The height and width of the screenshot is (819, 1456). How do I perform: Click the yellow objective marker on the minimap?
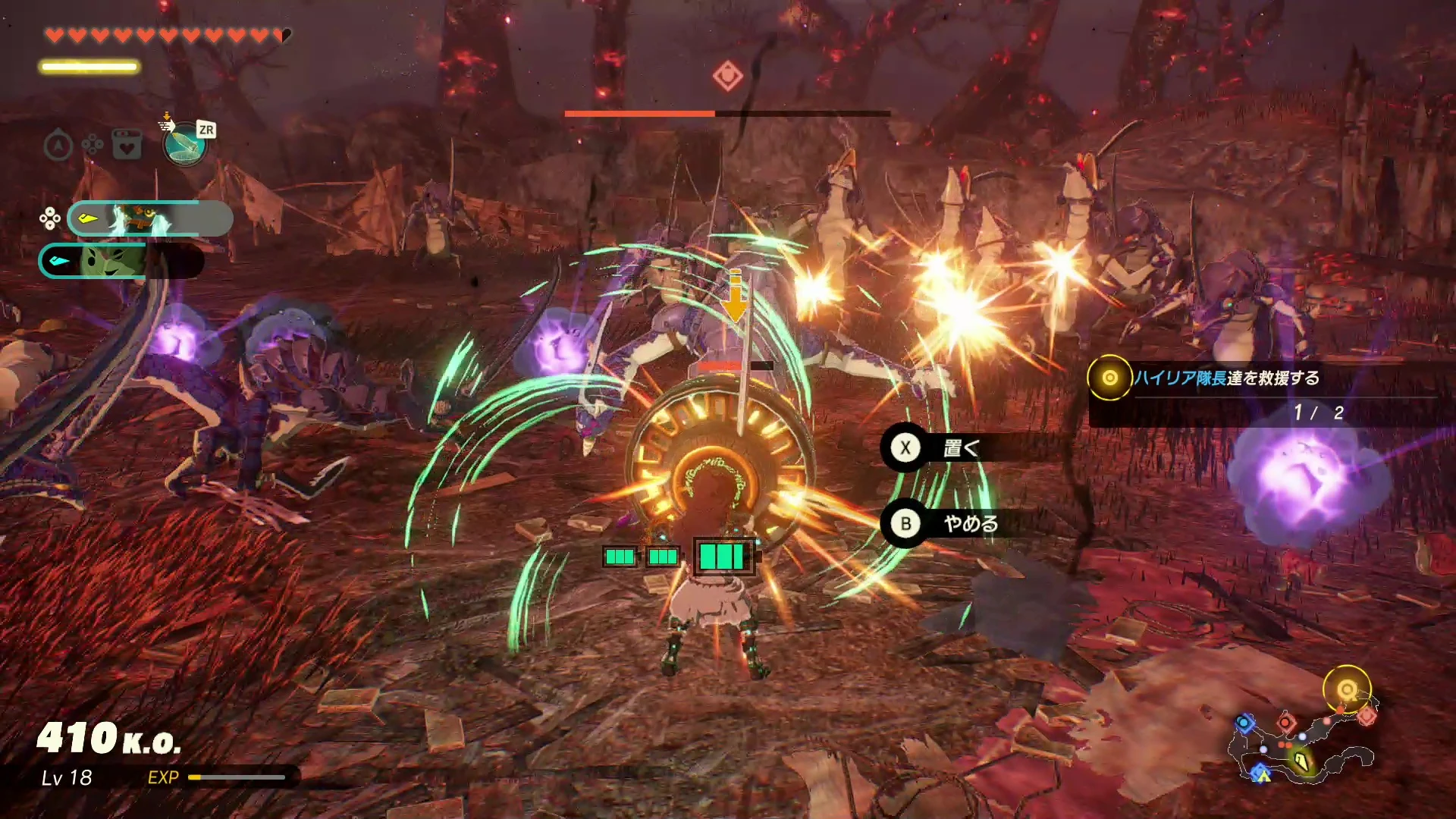coord(1347,689)
